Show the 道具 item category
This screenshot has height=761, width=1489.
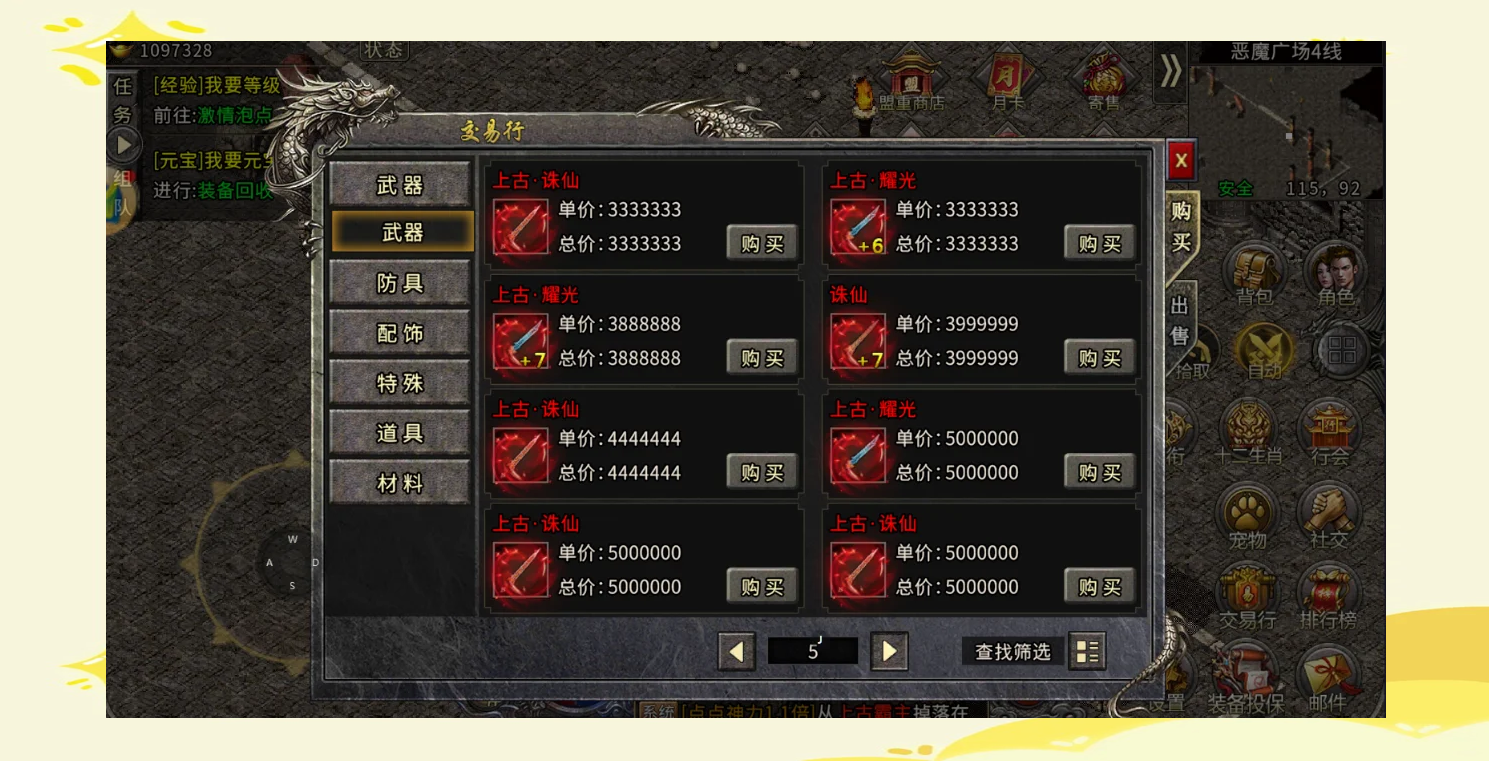(400, 433)
